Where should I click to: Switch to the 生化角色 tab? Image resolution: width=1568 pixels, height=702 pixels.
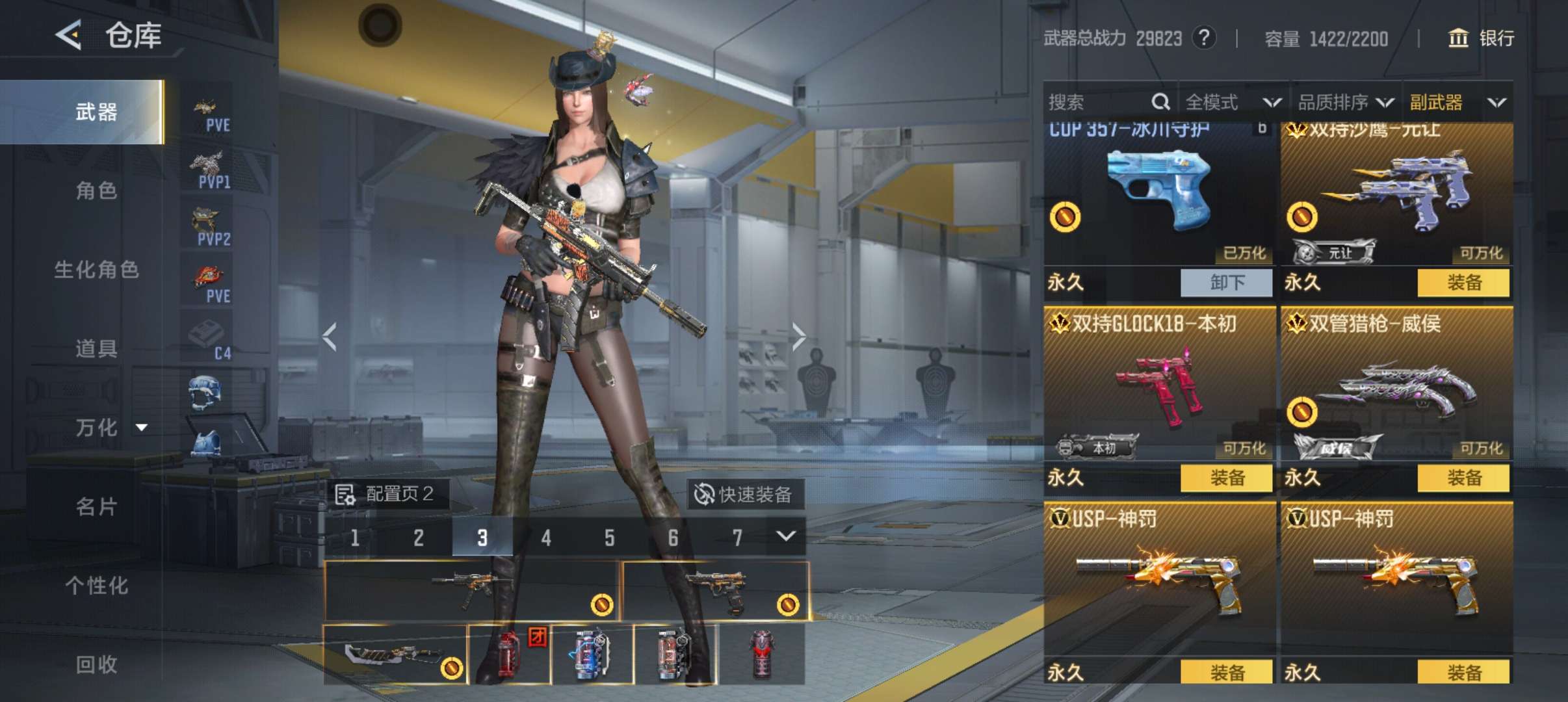click(96, 270)
